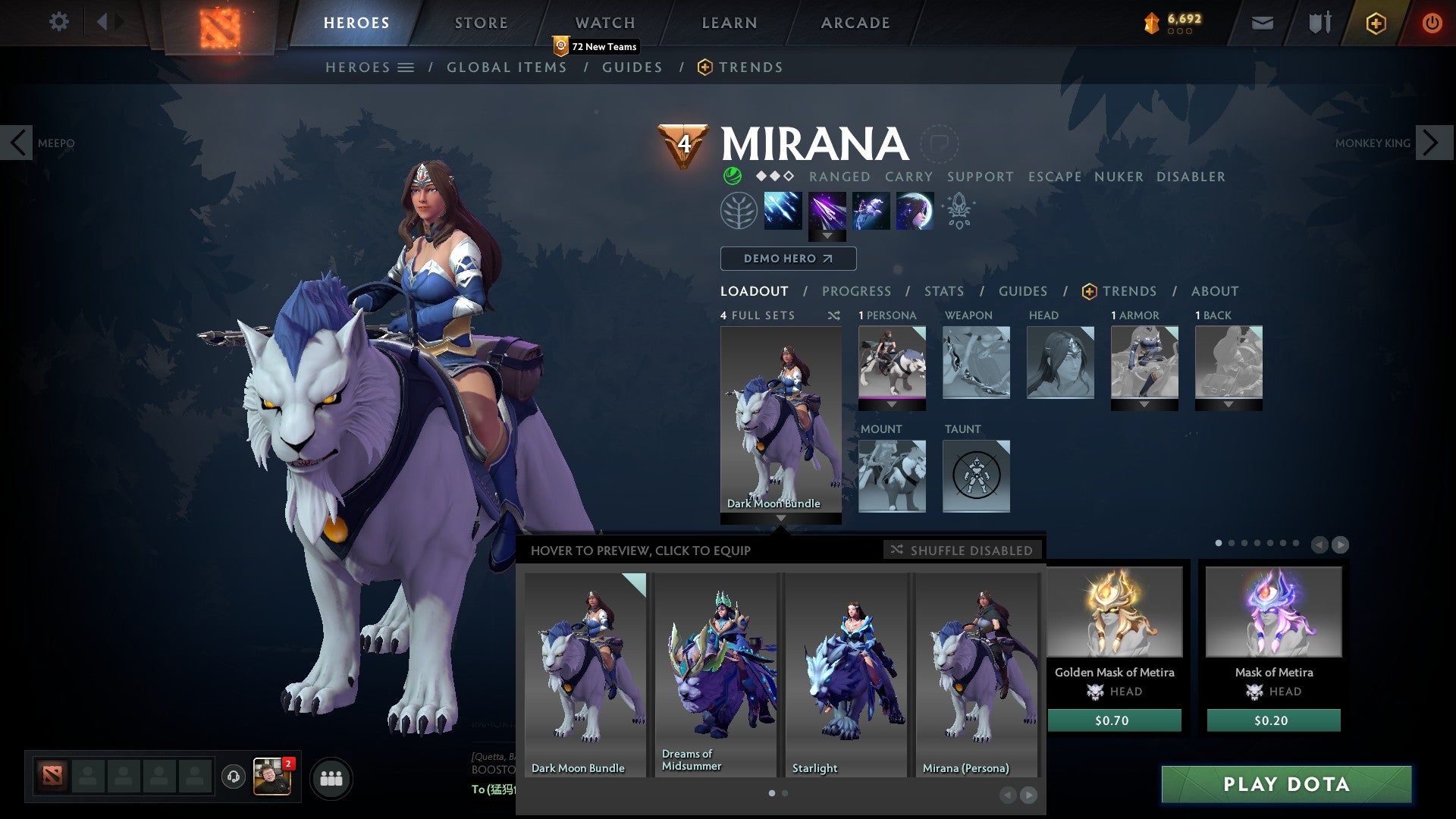The width and height of the screenshot is (1456, 819).
Task: Open the settings gear icon
Action: [59, 21]
